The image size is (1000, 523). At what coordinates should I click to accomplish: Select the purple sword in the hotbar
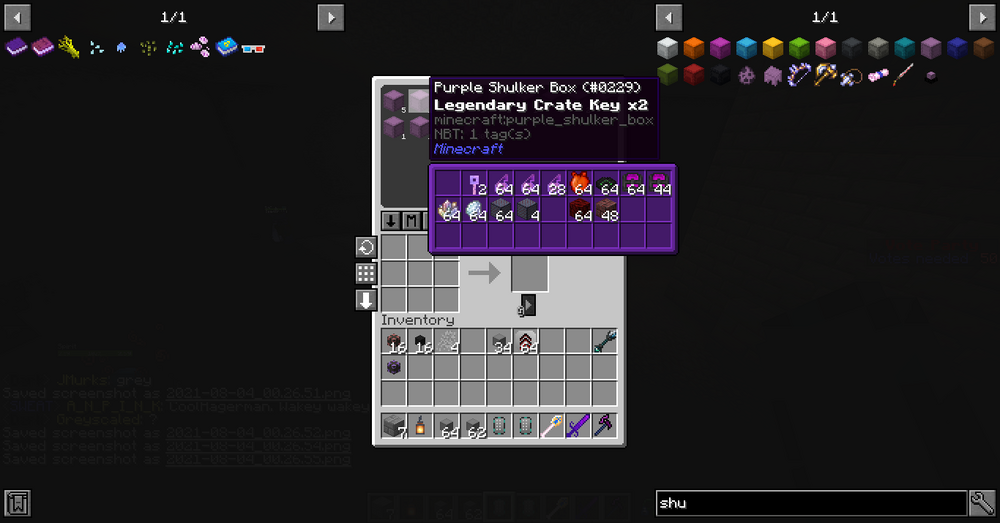point(576,426)
